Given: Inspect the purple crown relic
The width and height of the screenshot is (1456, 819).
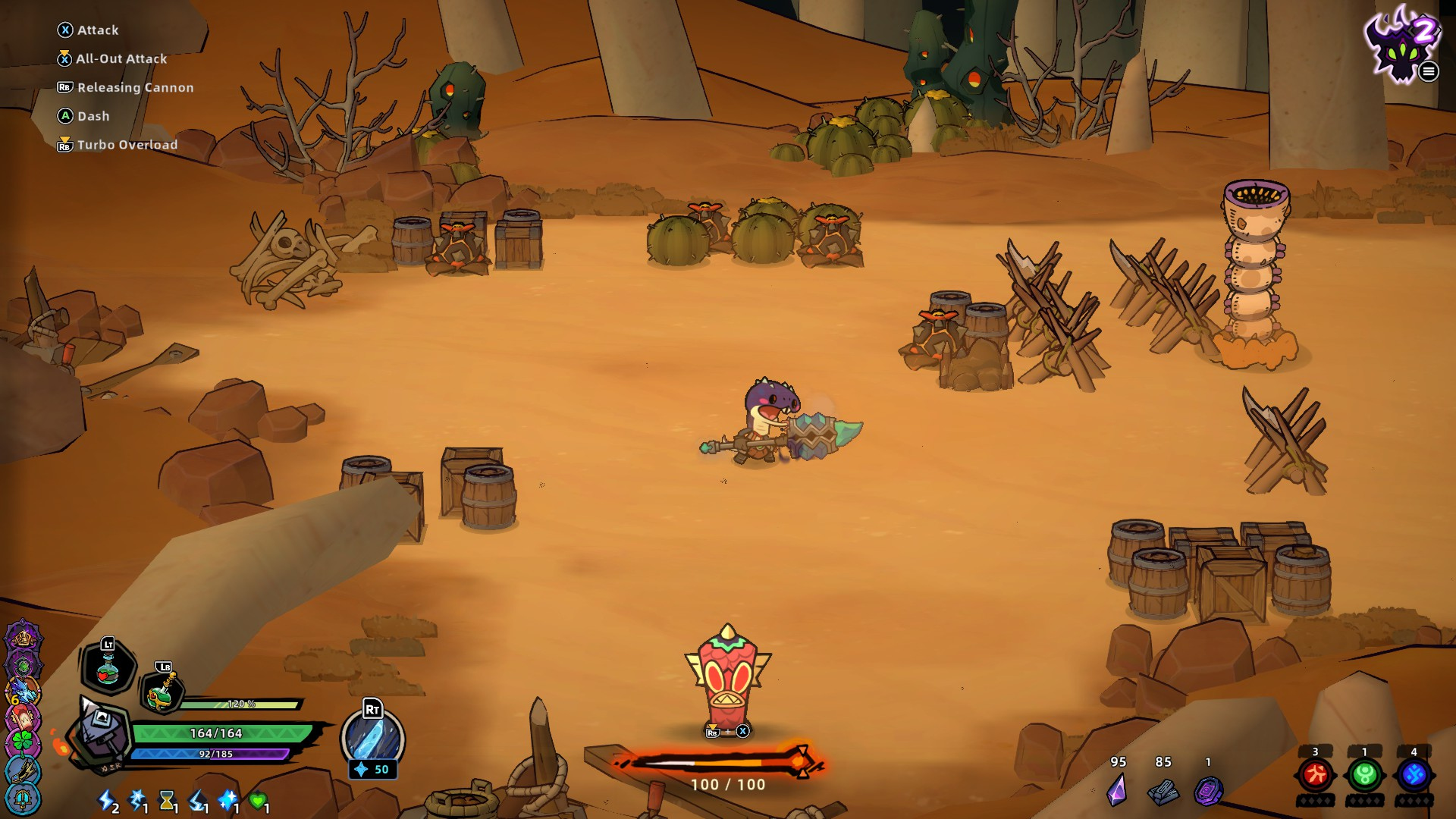Looking at the screenshot, I should pyautogui.click(x=23, y=637).
